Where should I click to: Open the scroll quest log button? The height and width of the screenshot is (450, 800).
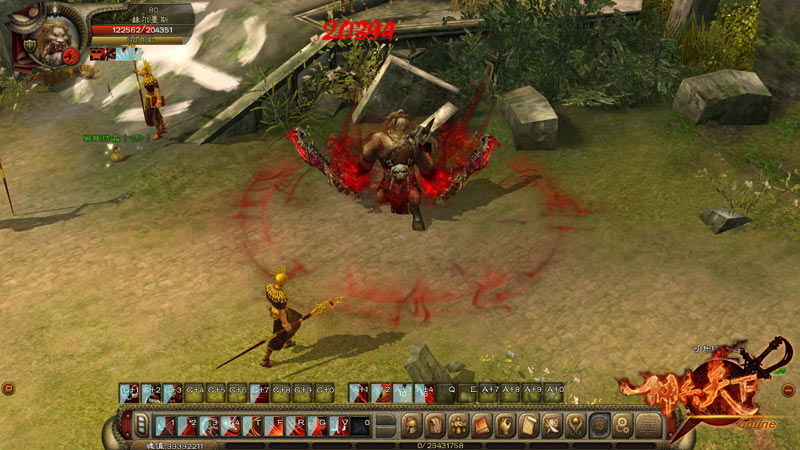point(529,425)
